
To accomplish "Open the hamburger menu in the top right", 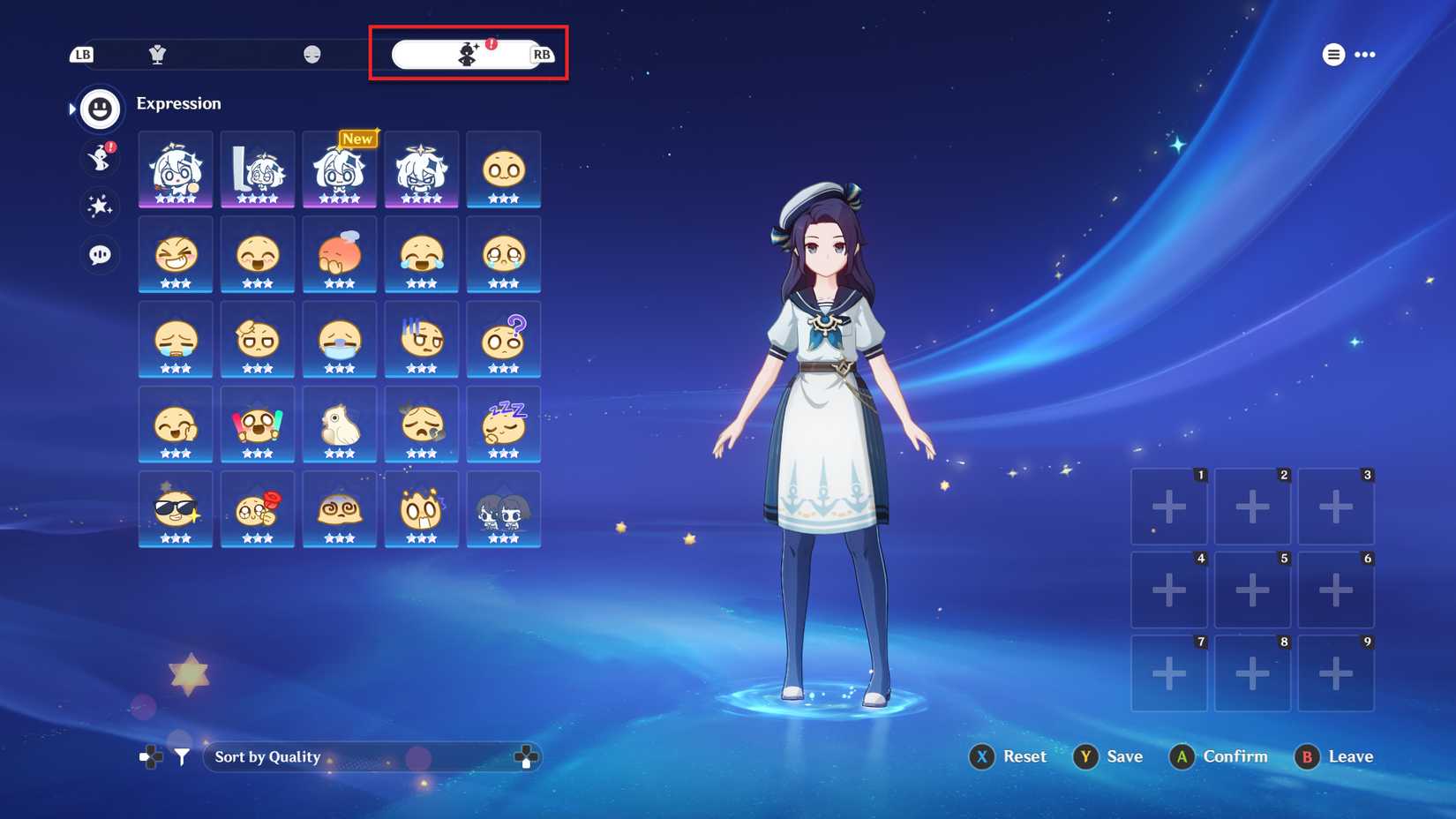I will (x=1332, y=54).
